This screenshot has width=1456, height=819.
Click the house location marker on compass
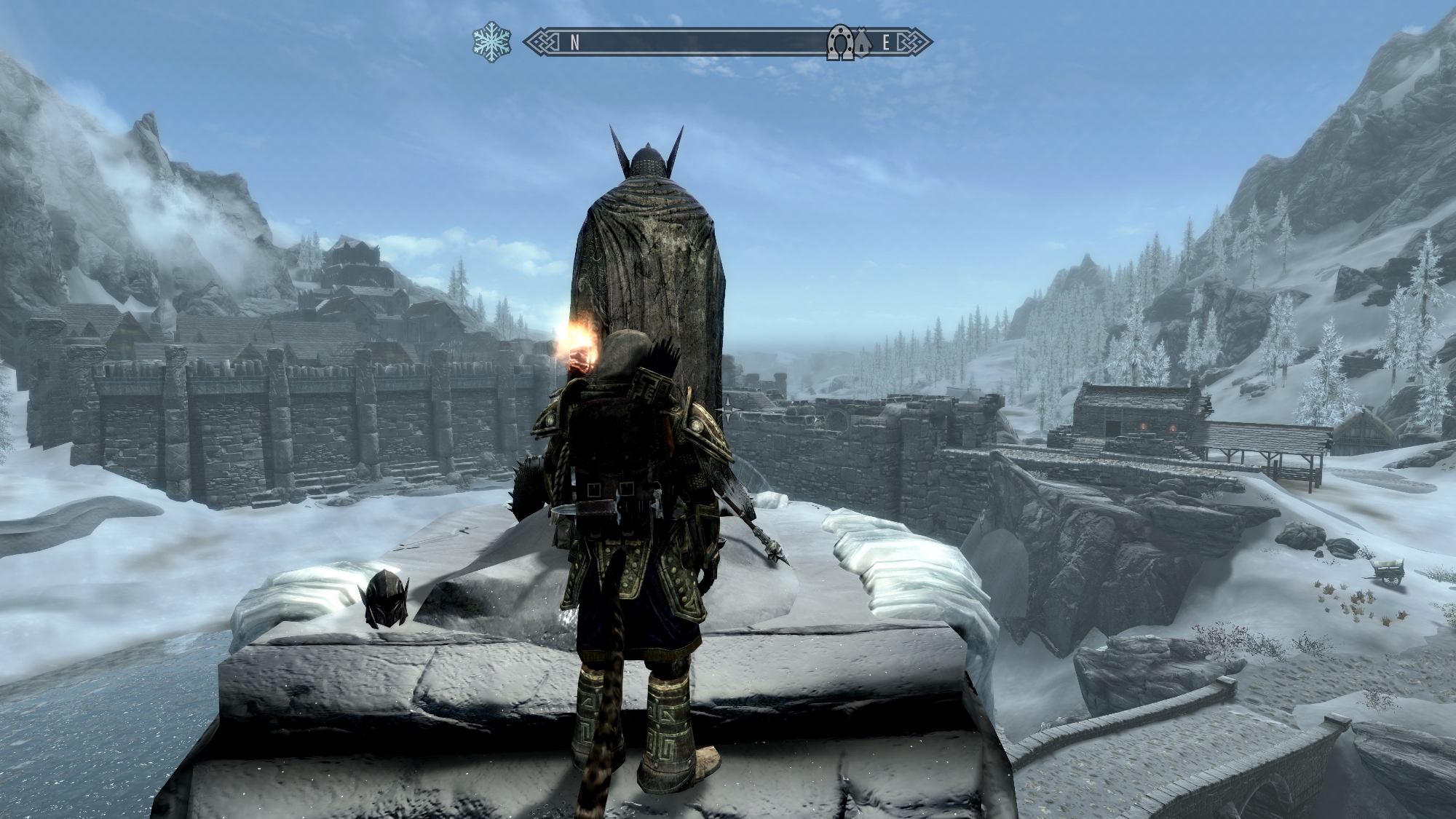[x=863, y=44]
